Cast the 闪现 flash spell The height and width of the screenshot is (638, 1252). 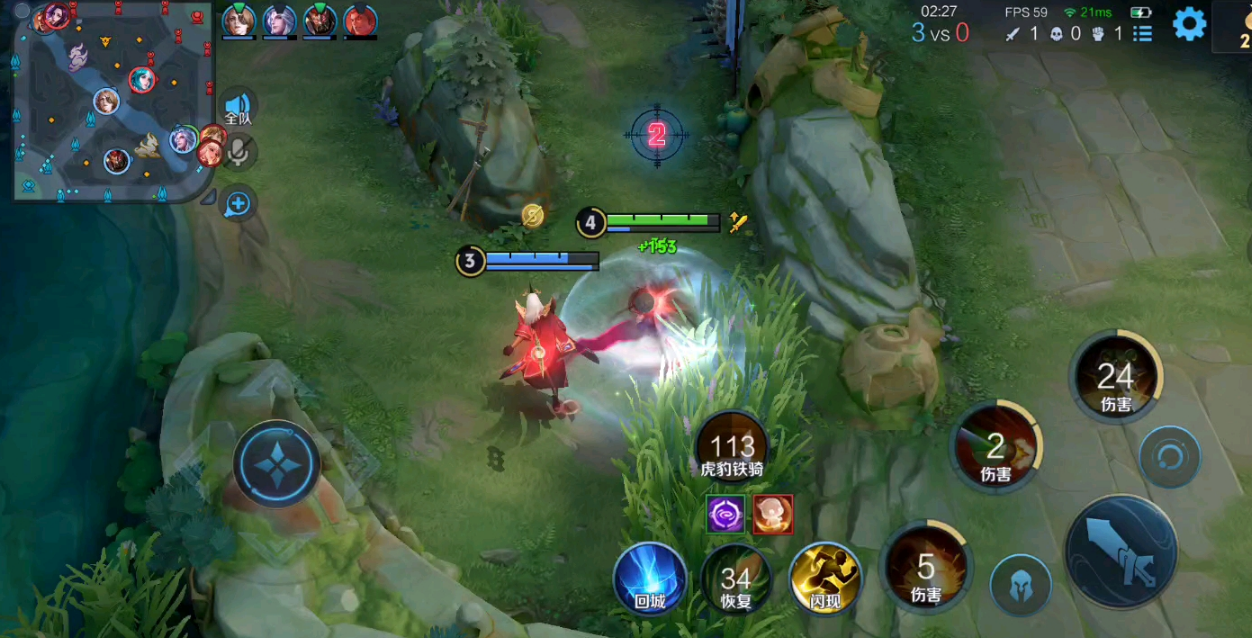click(x=825, y=579)
